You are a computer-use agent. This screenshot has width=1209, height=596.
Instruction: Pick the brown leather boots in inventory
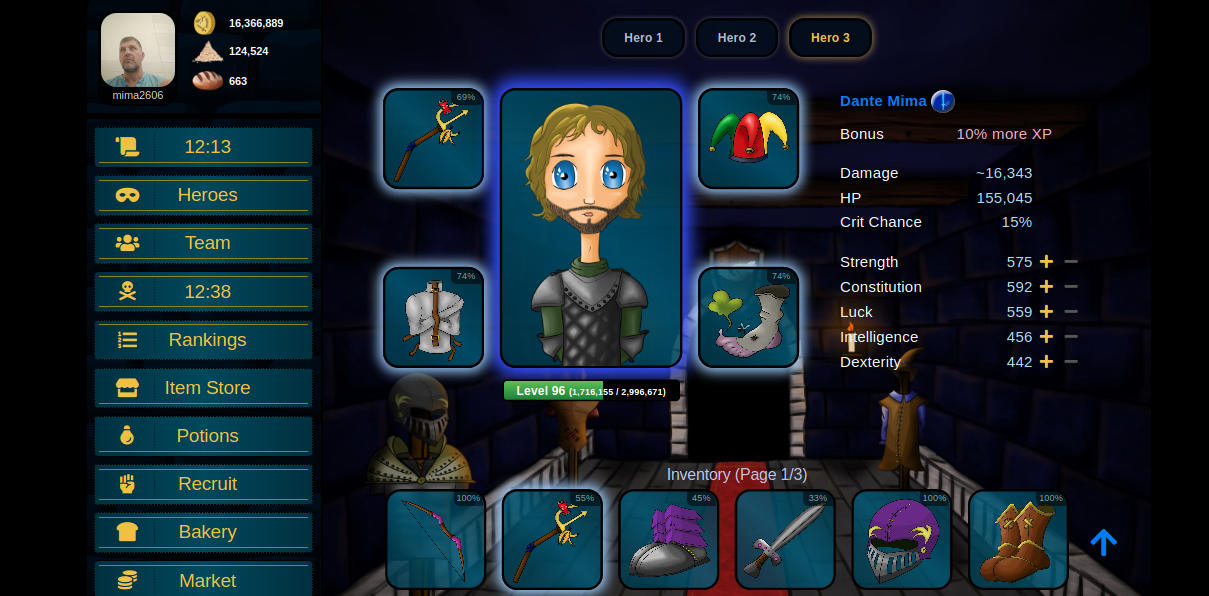(x=1017, y=539)
